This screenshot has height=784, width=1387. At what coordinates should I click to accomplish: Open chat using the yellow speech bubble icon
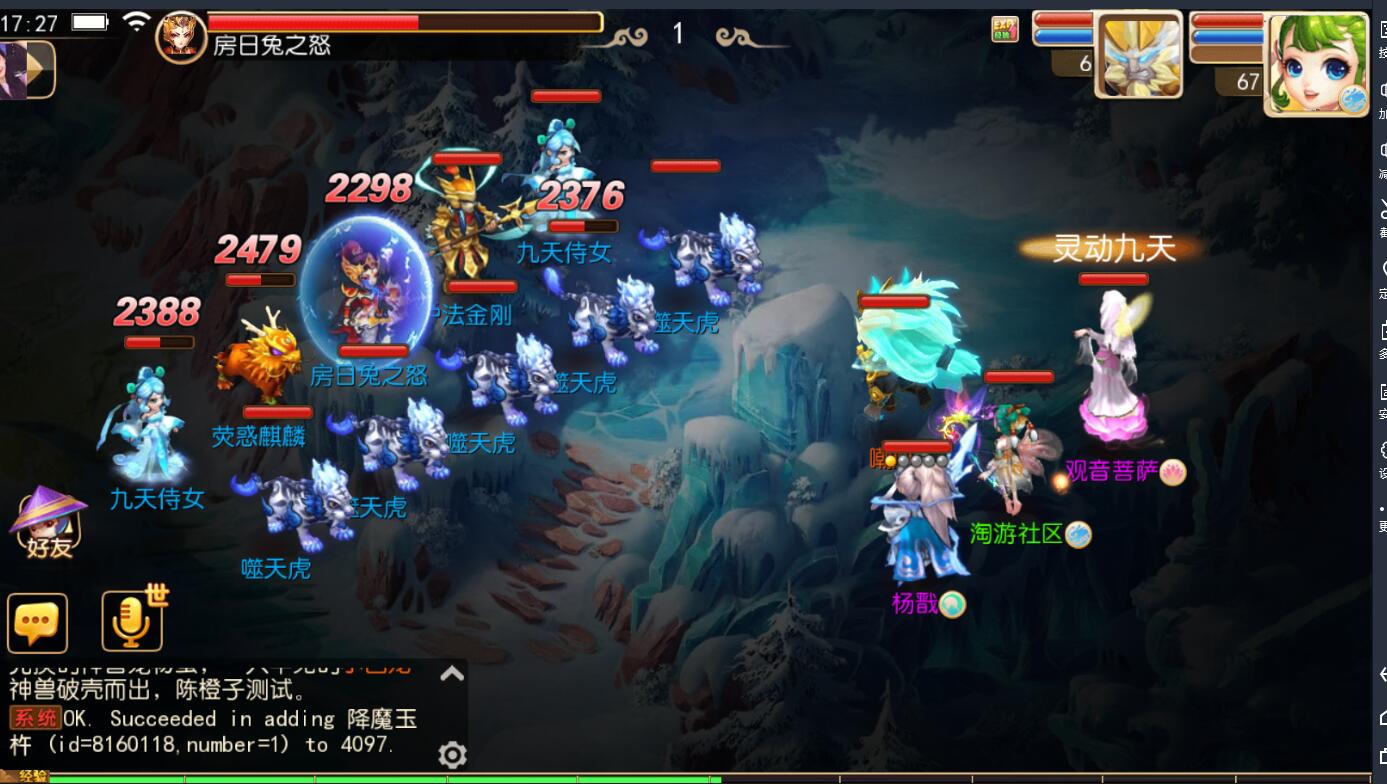coord(37,622)
